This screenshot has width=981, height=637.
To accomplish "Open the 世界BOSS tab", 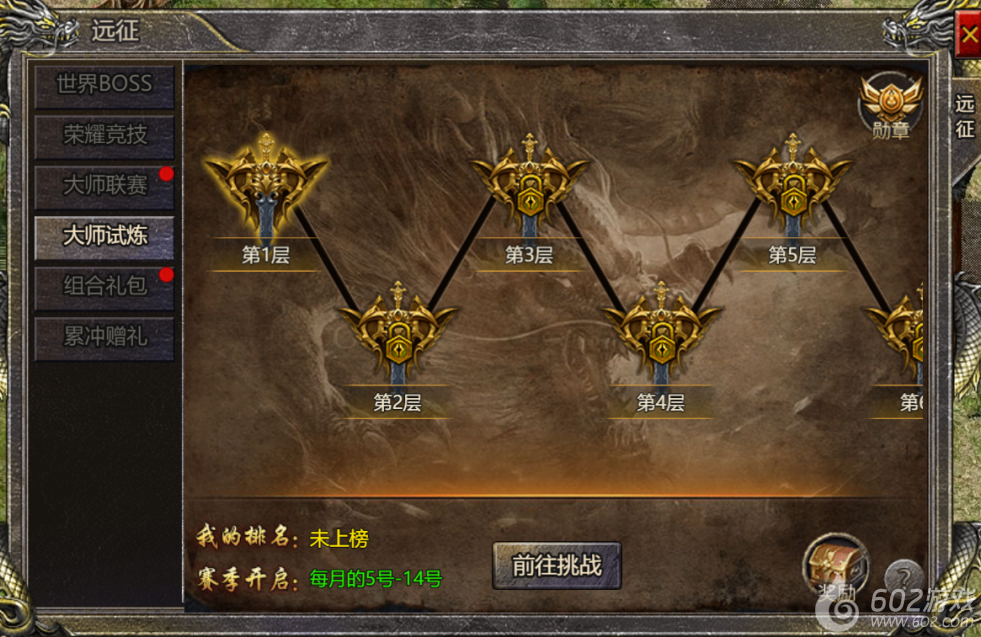I will [104, 85].
